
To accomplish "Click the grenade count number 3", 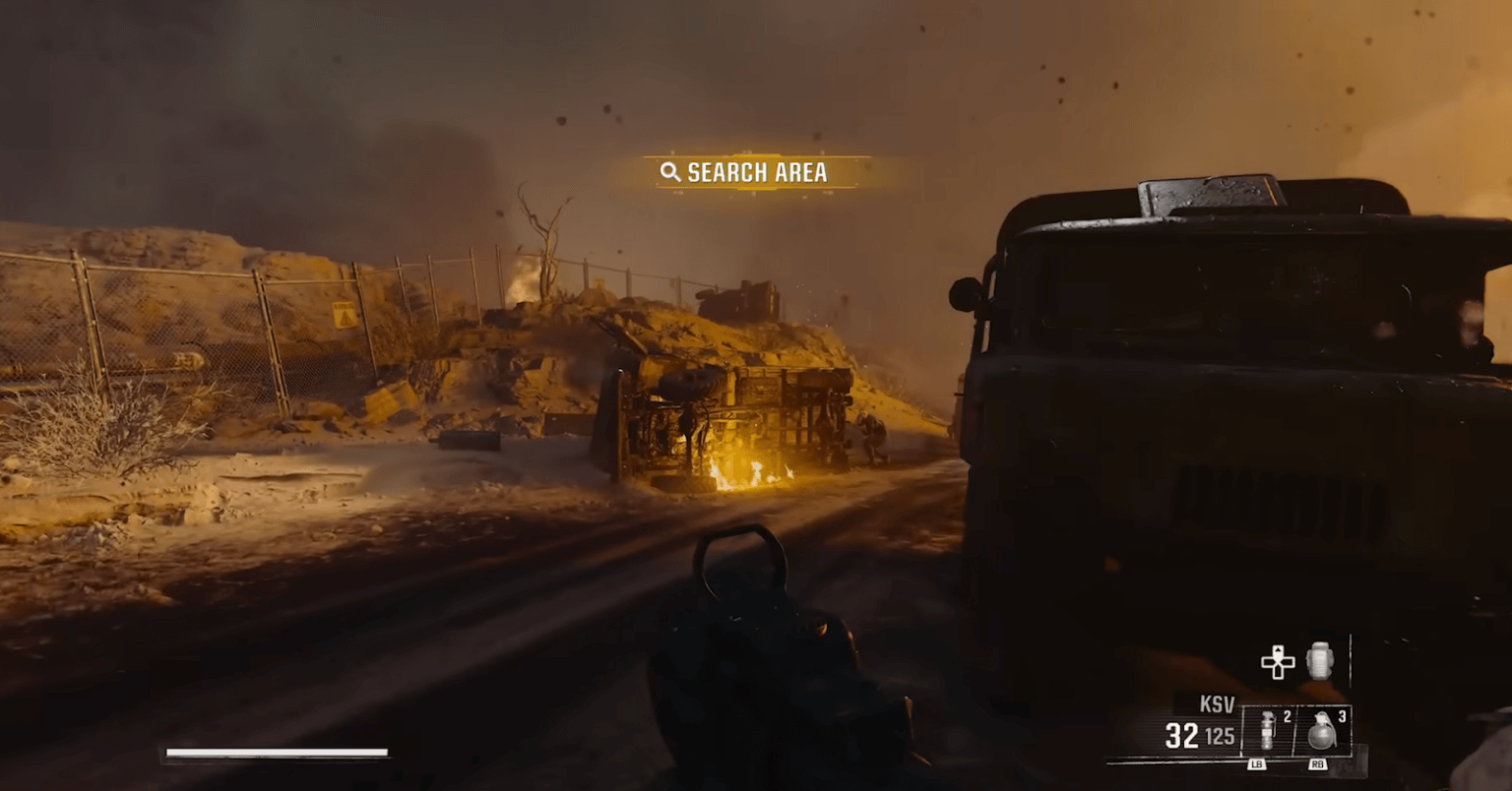I will point(1342,718).
